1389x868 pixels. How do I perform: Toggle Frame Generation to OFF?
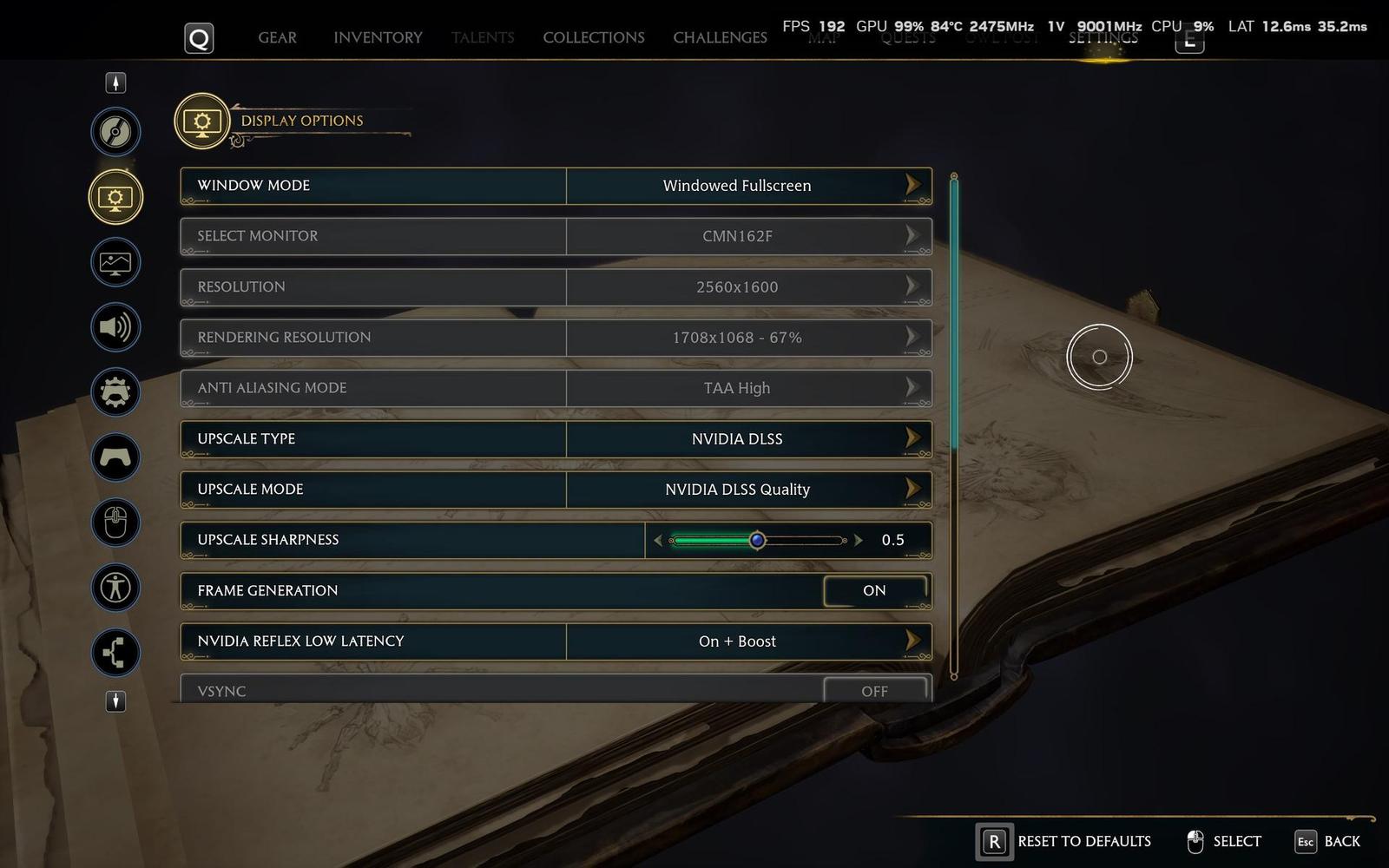tap(874, 590)
